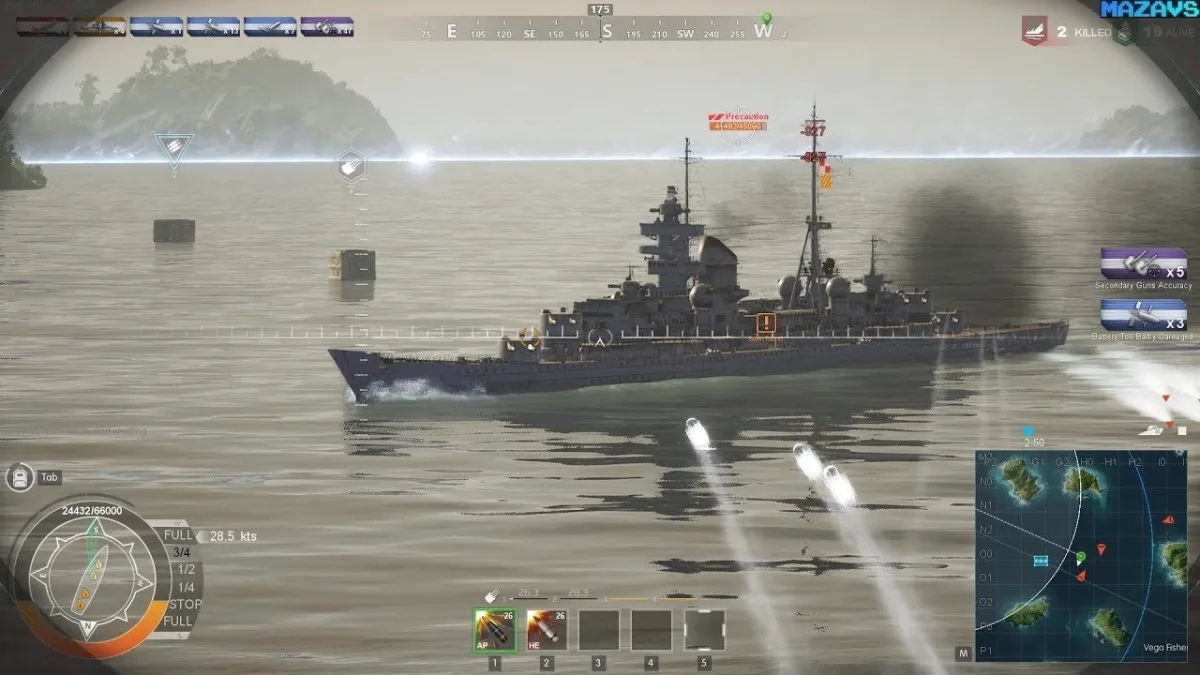The width and height of the screenshot is (1200, 675).
Task: Select the Battery Too Badly Damaged ribbon
Action: click(1143, 315)
